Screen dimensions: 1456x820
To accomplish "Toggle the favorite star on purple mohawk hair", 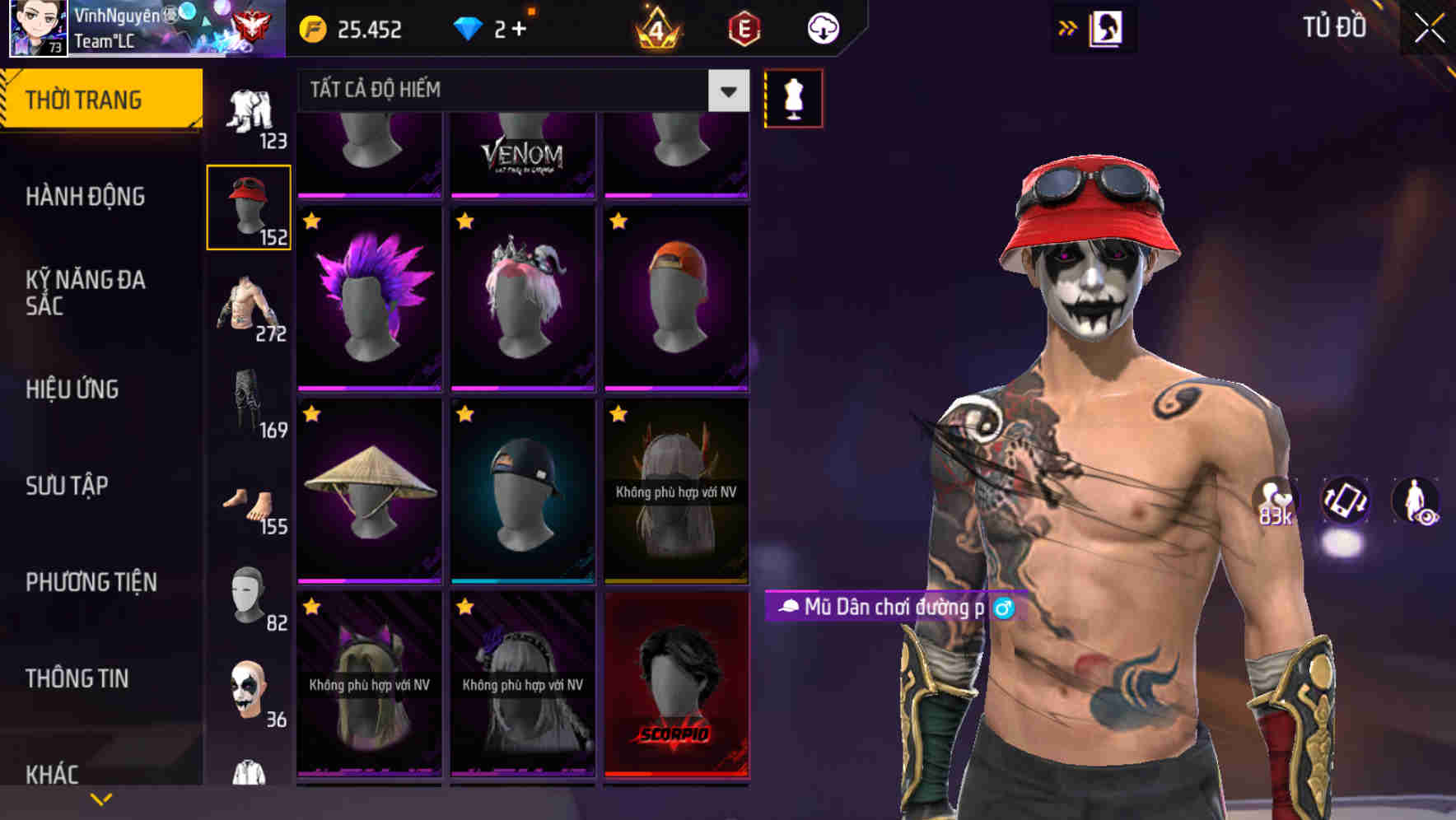I will [x=311, y=221].
